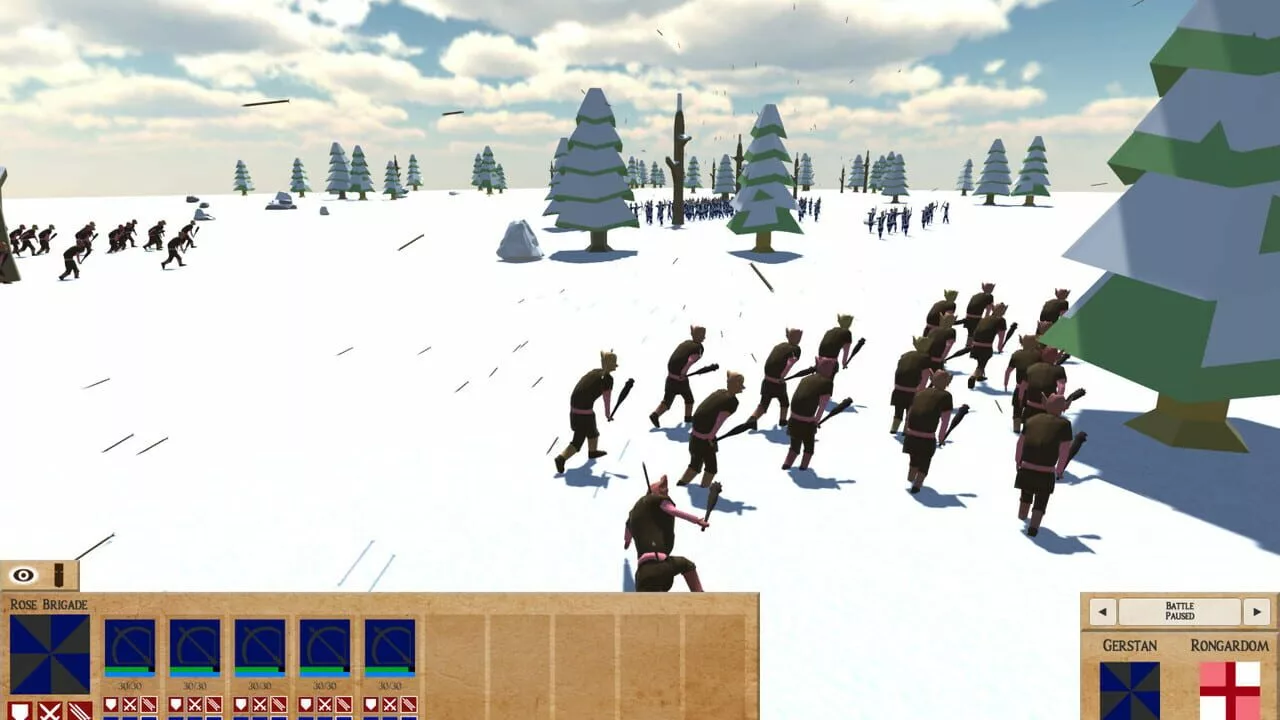Click the left arrow beside Battle Paused

tap(1102, 611)
